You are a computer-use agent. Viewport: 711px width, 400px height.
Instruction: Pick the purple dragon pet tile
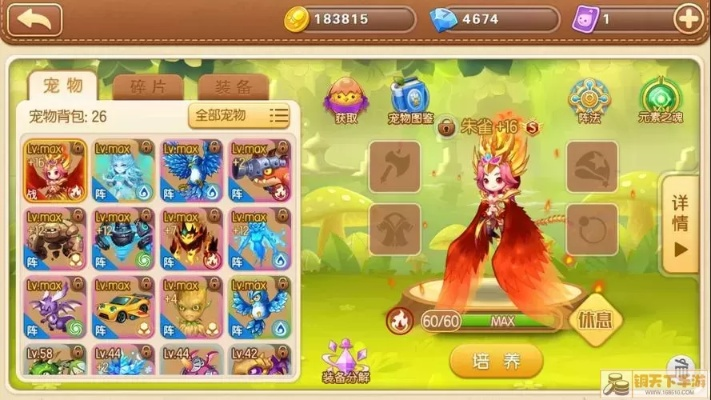[x=57, y=307]
